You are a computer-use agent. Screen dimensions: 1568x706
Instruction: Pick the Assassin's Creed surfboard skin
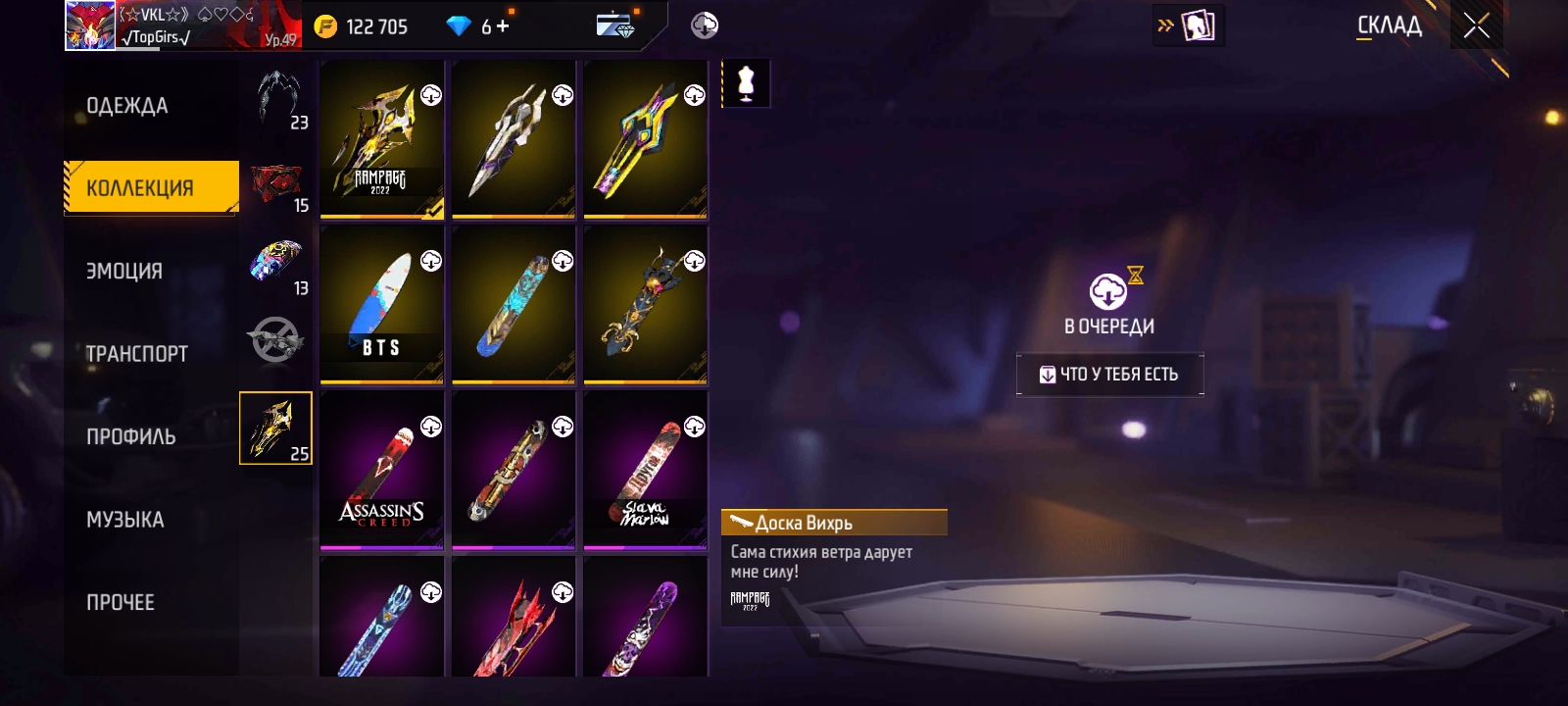point(381,471)
